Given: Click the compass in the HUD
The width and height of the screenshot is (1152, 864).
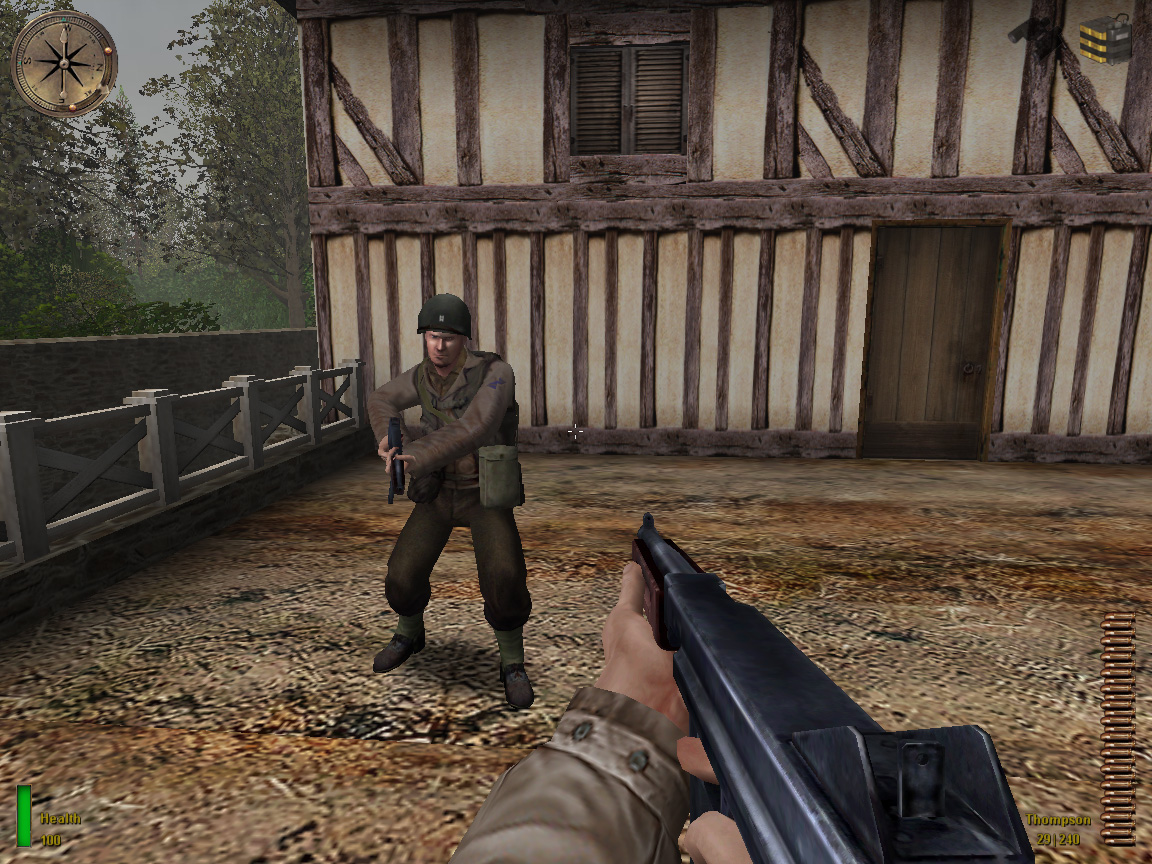Looking at the screenshot, I should tap(63, 62).
